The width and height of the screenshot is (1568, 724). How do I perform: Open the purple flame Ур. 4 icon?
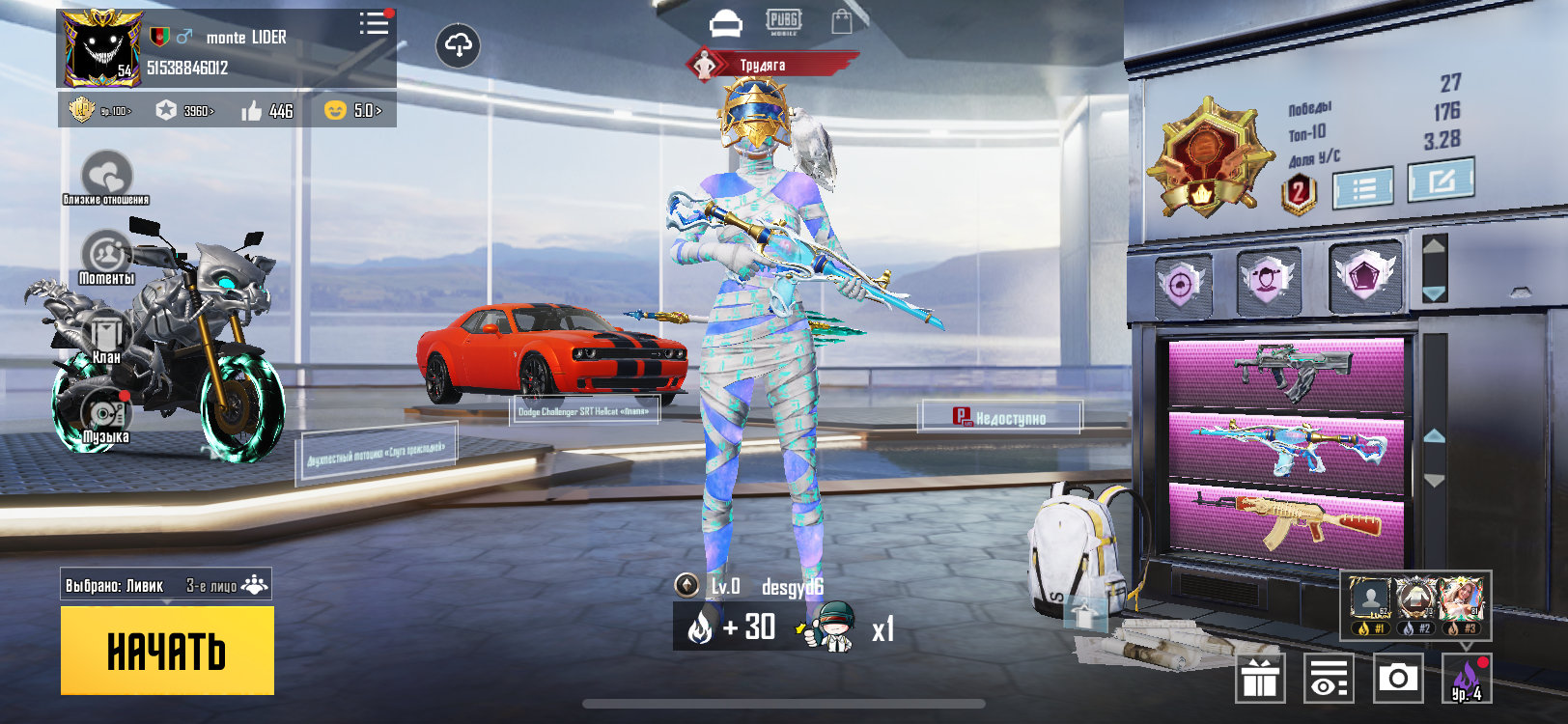pos(1467,678)
